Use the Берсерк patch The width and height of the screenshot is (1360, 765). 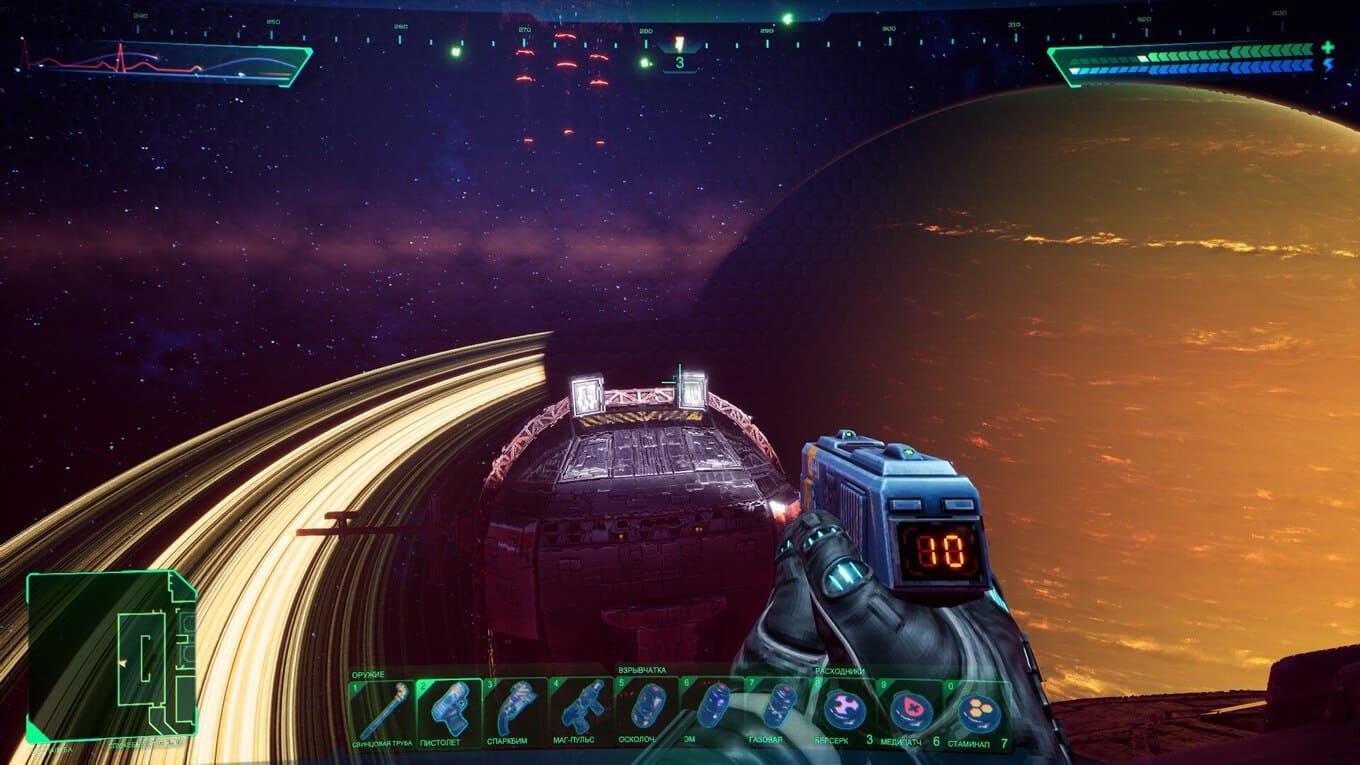tap(845, 714)
